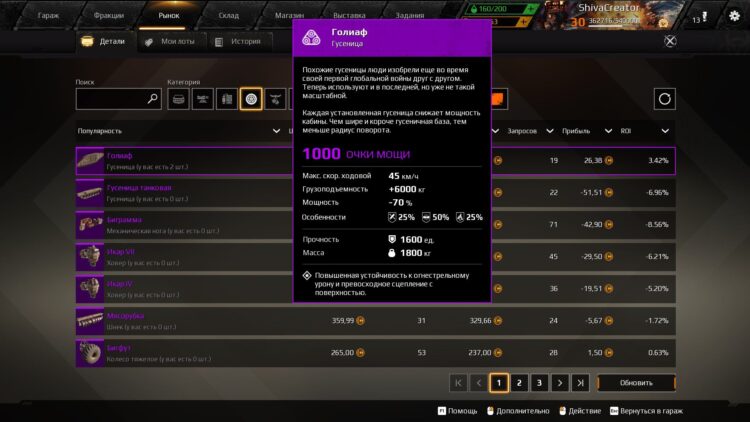Open the Склад (Storage) tab
750x422 pixels.
(229, 16)
